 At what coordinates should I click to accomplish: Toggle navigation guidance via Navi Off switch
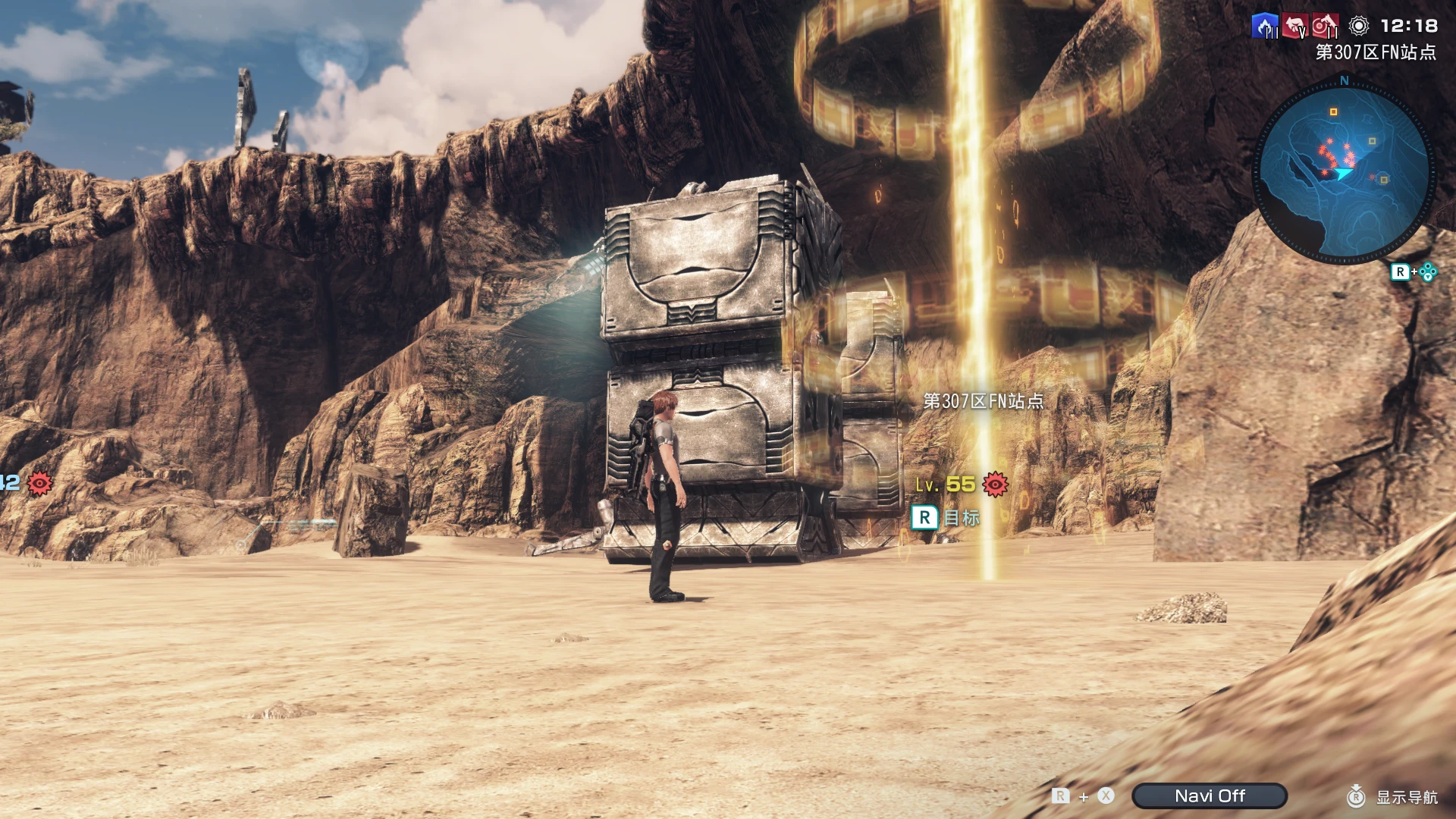pyautogui.click(x=1210, y=795)
